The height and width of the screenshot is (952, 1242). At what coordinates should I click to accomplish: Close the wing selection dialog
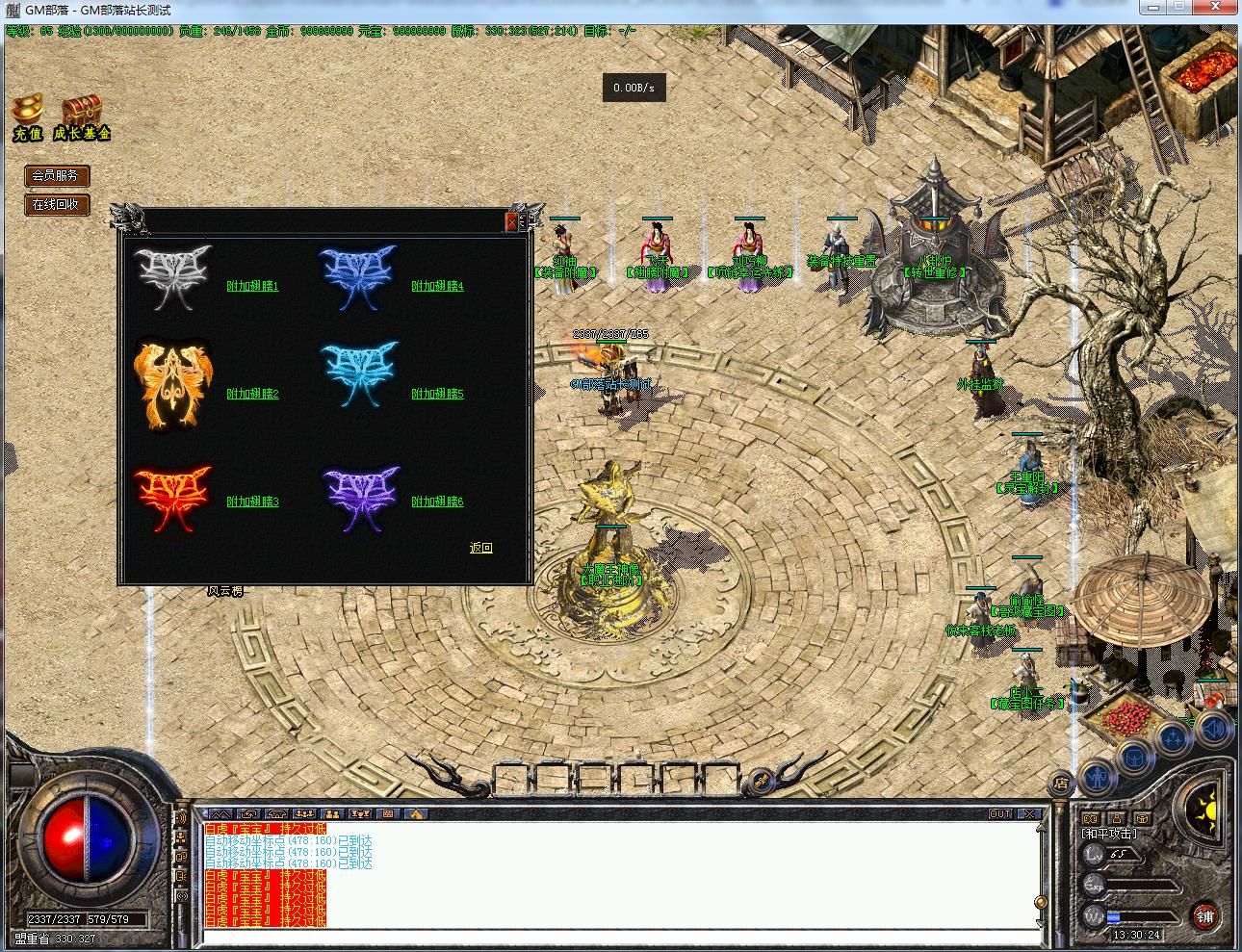tap(511, 222)
